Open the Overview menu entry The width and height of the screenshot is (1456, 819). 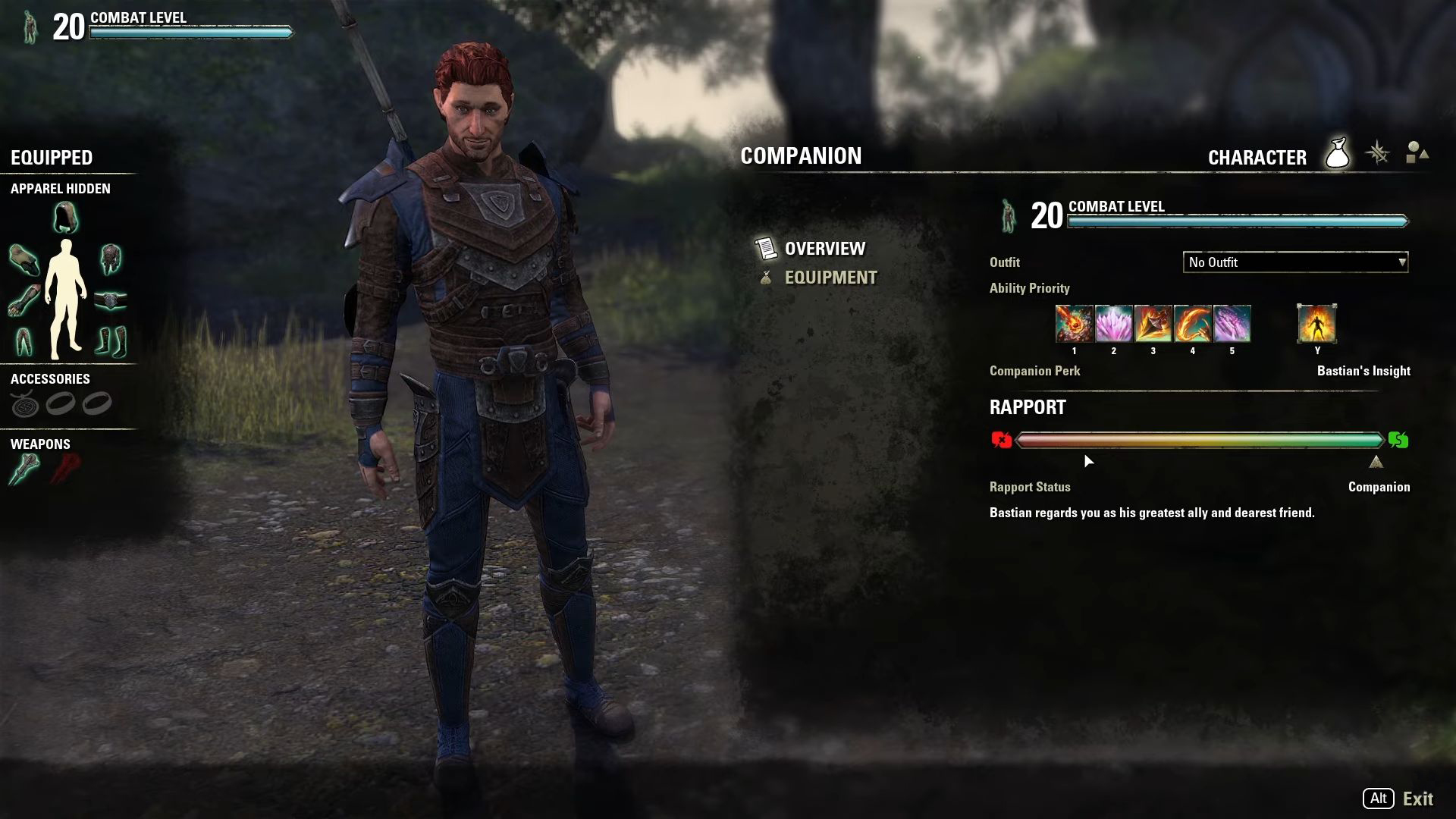824,249
